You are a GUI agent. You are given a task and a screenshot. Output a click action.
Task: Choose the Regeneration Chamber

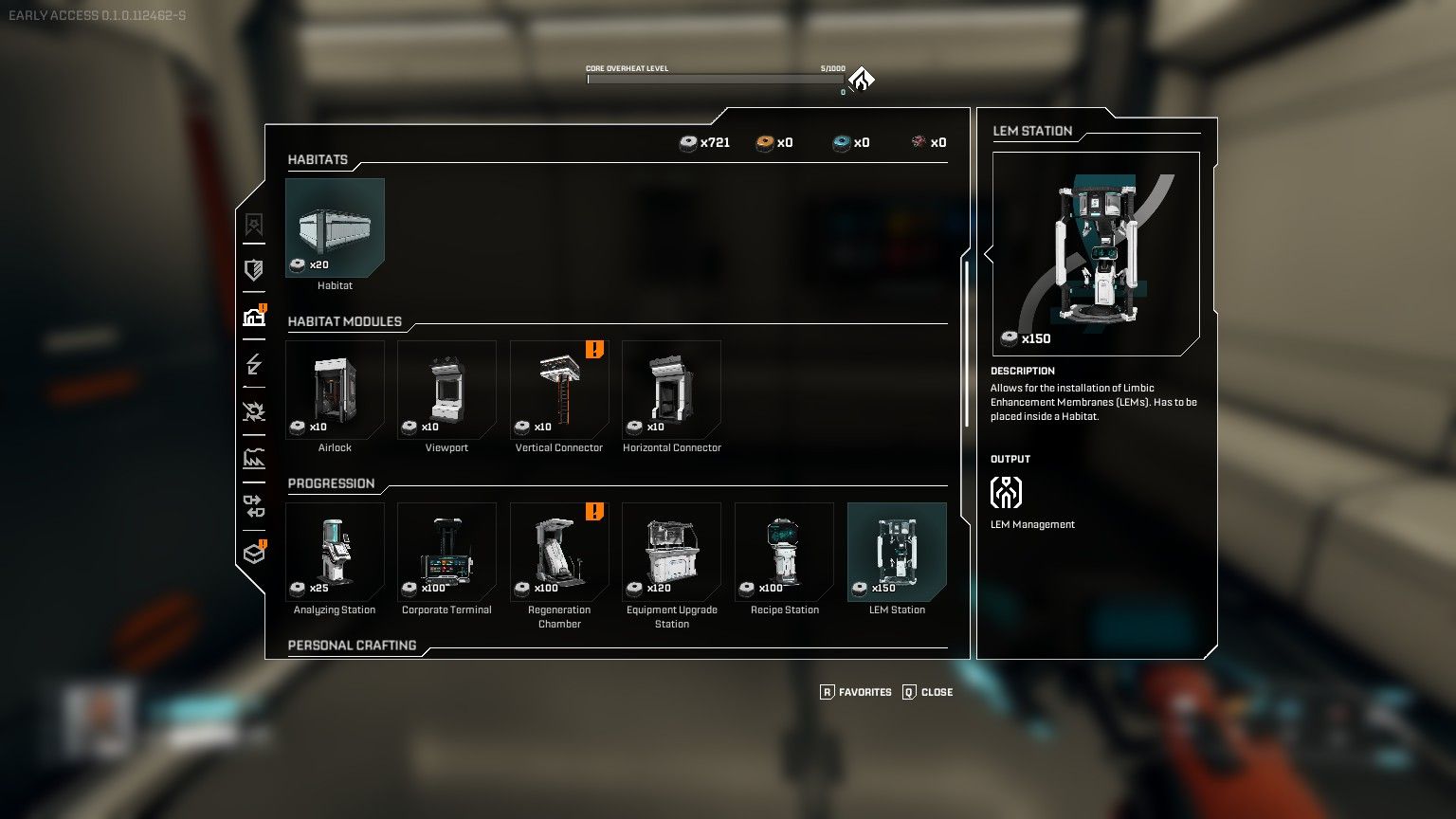pos(559,552)
